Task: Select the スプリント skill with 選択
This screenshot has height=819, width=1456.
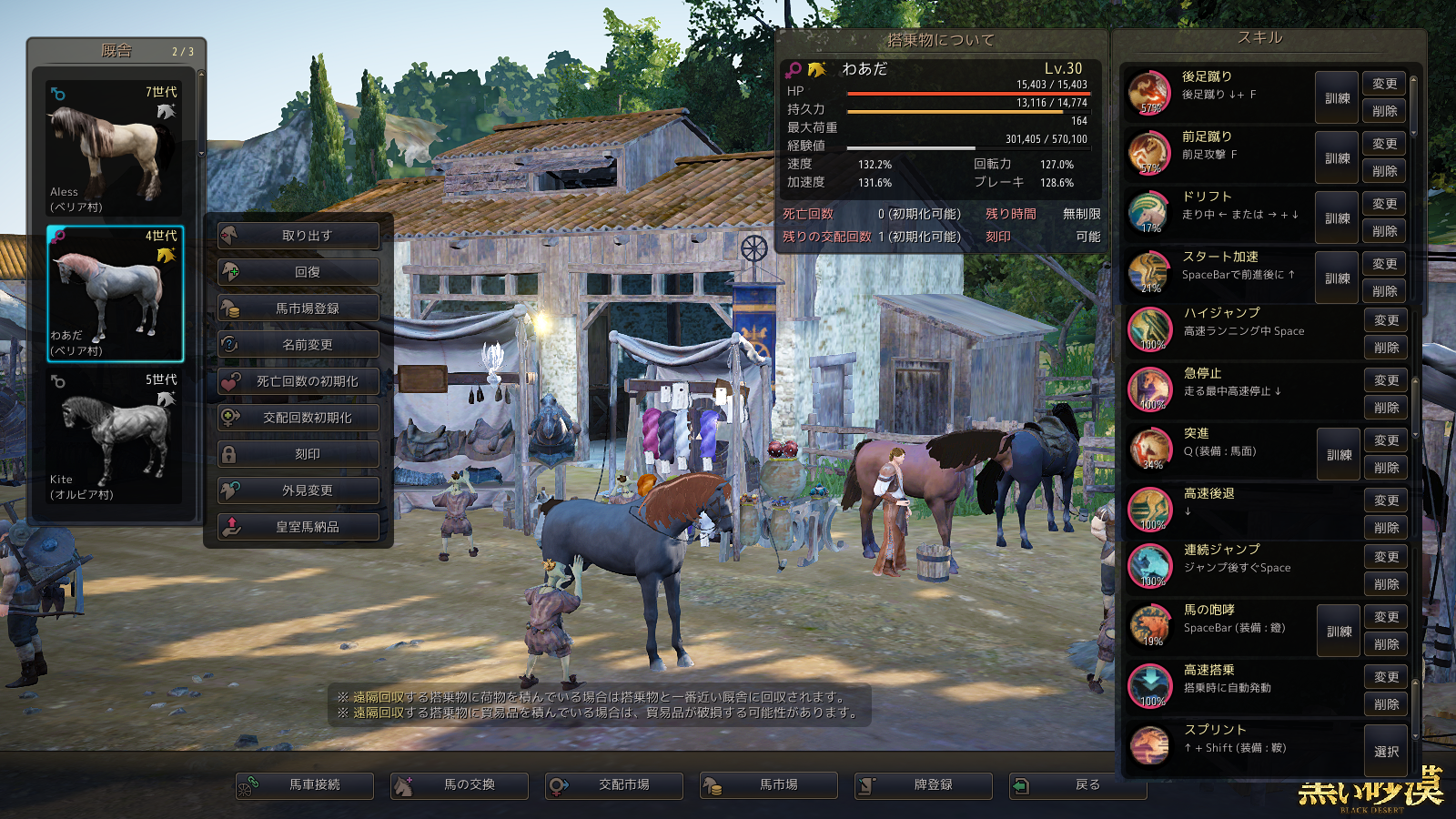Action: pos(1386,751)
